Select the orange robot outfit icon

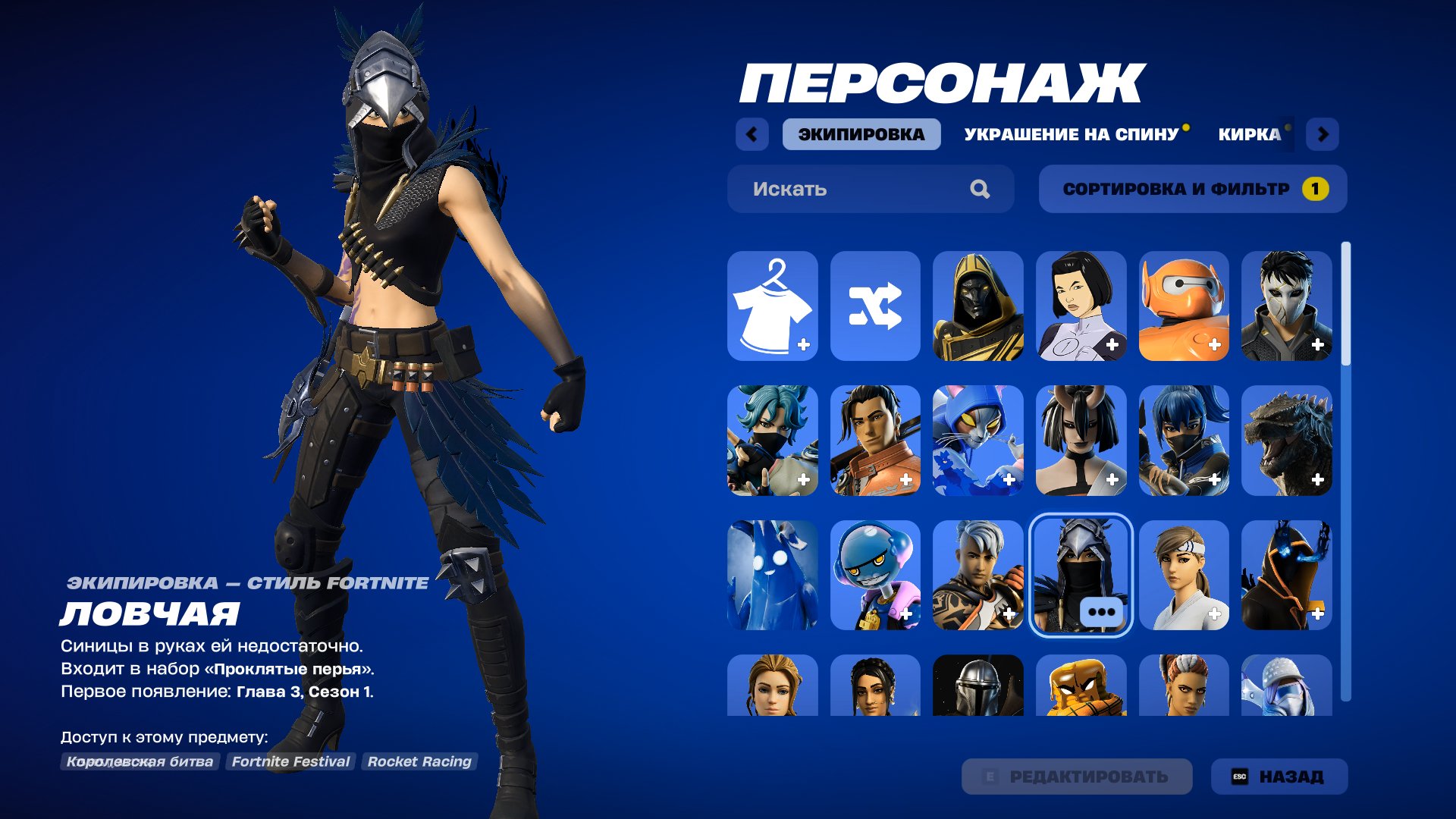(1184, 306)
